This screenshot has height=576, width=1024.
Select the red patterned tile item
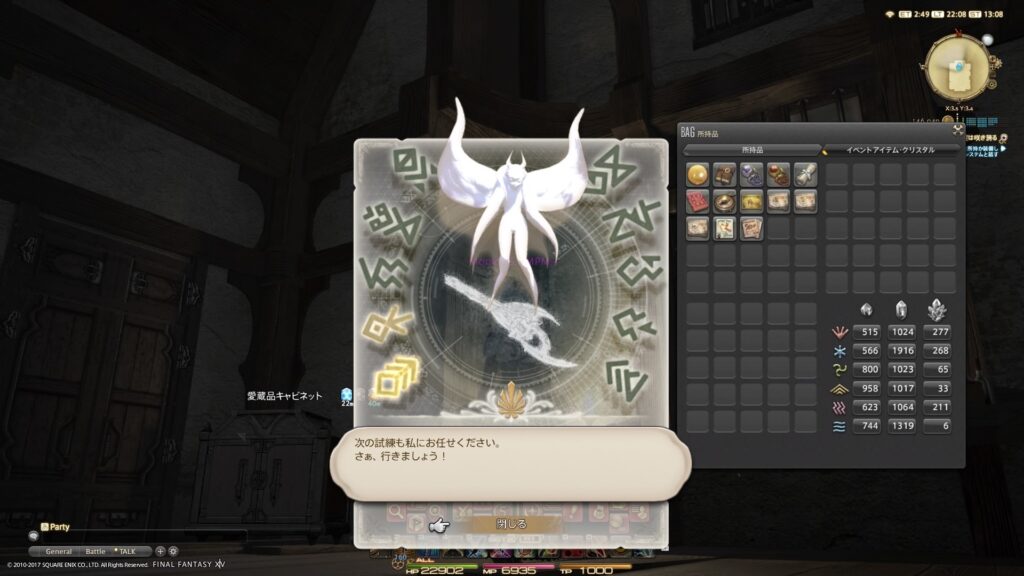point(697,201)
